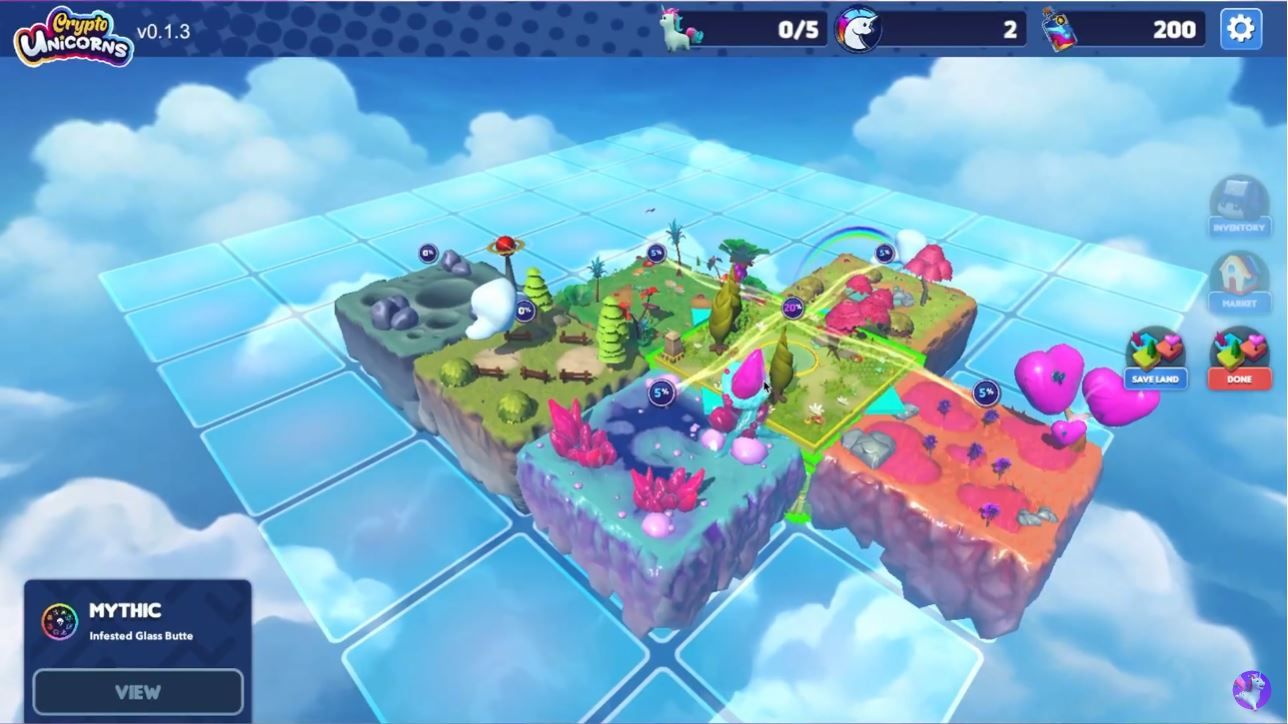The width and height of the screenshot is (1288, 724).
Task: Confirm land editing with the red Done button
Action: (x=1239, y=358)
